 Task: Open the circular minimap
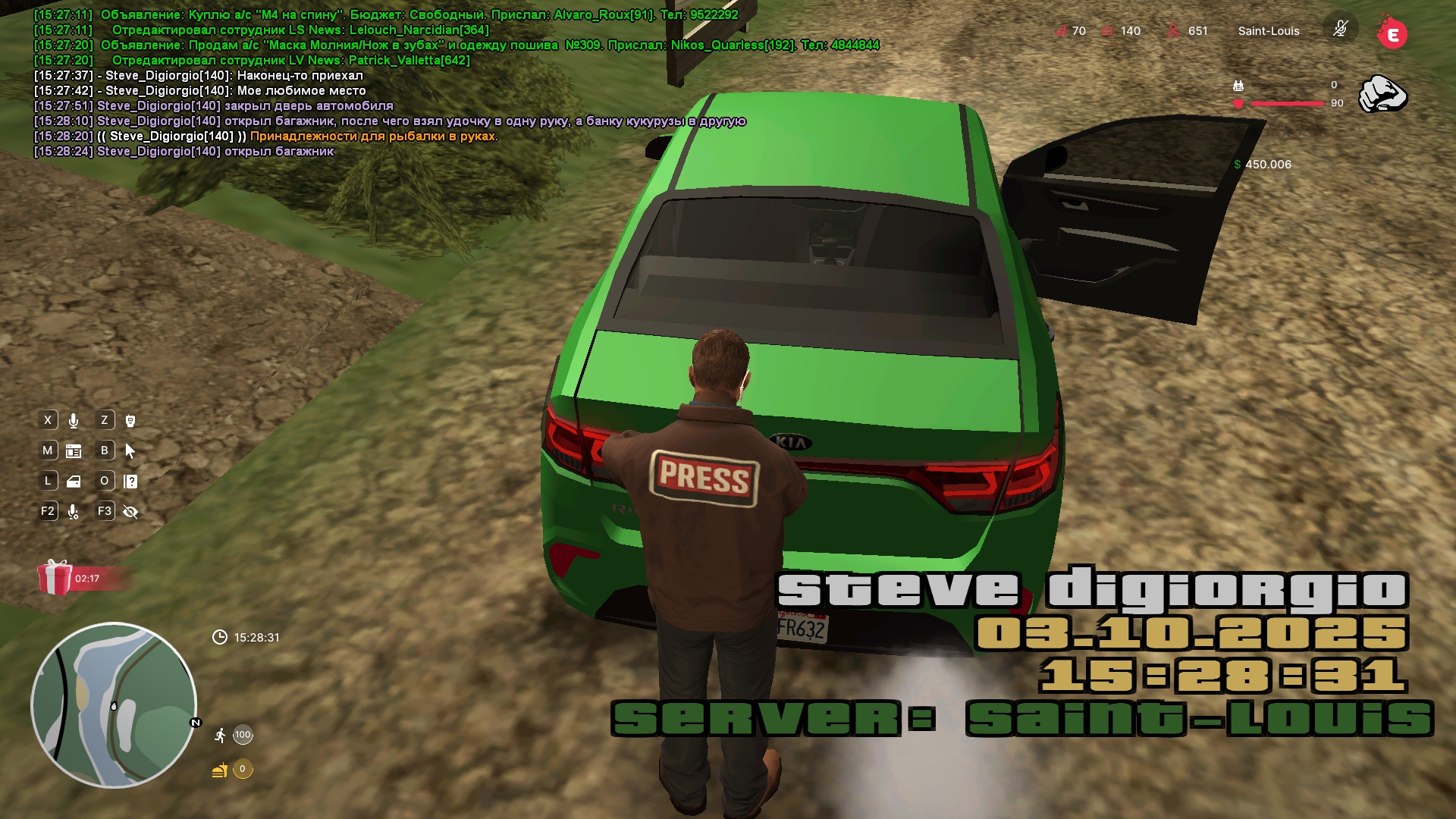pyautogui.click(x=114, y=705)
